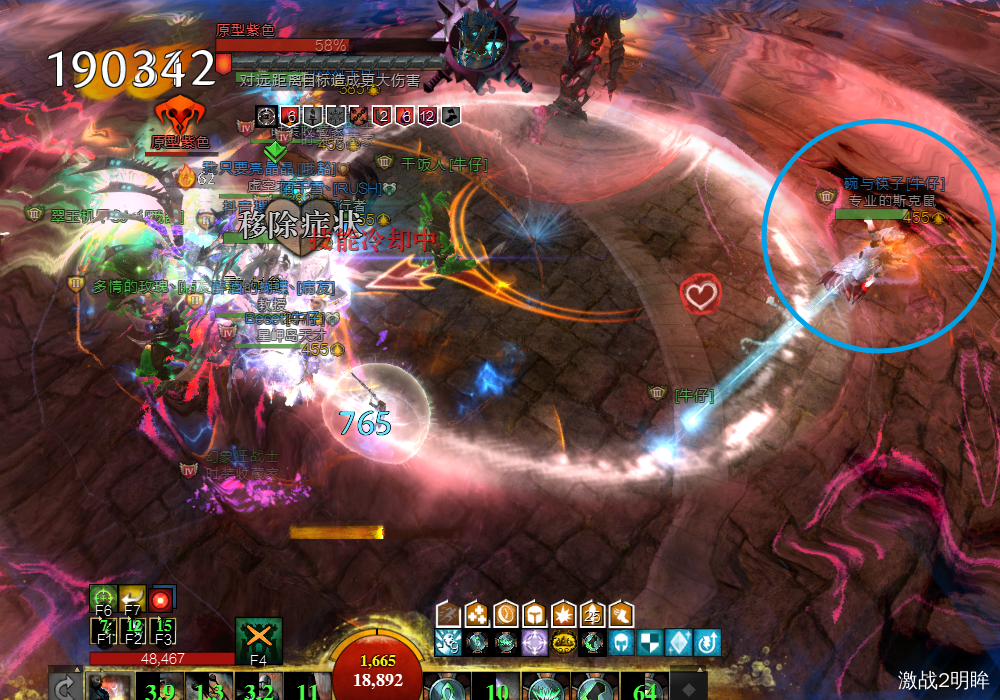Use the F6 green crosshair skill
The image size is (1000, 700).
pyautogui.click(x=103, y=598)
